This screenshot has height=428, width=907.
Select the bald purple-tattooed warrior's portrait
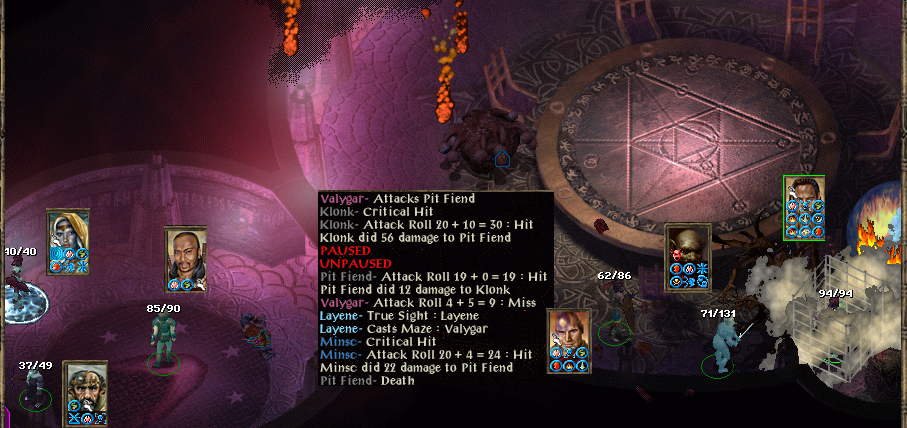click(x=569, y=329)
